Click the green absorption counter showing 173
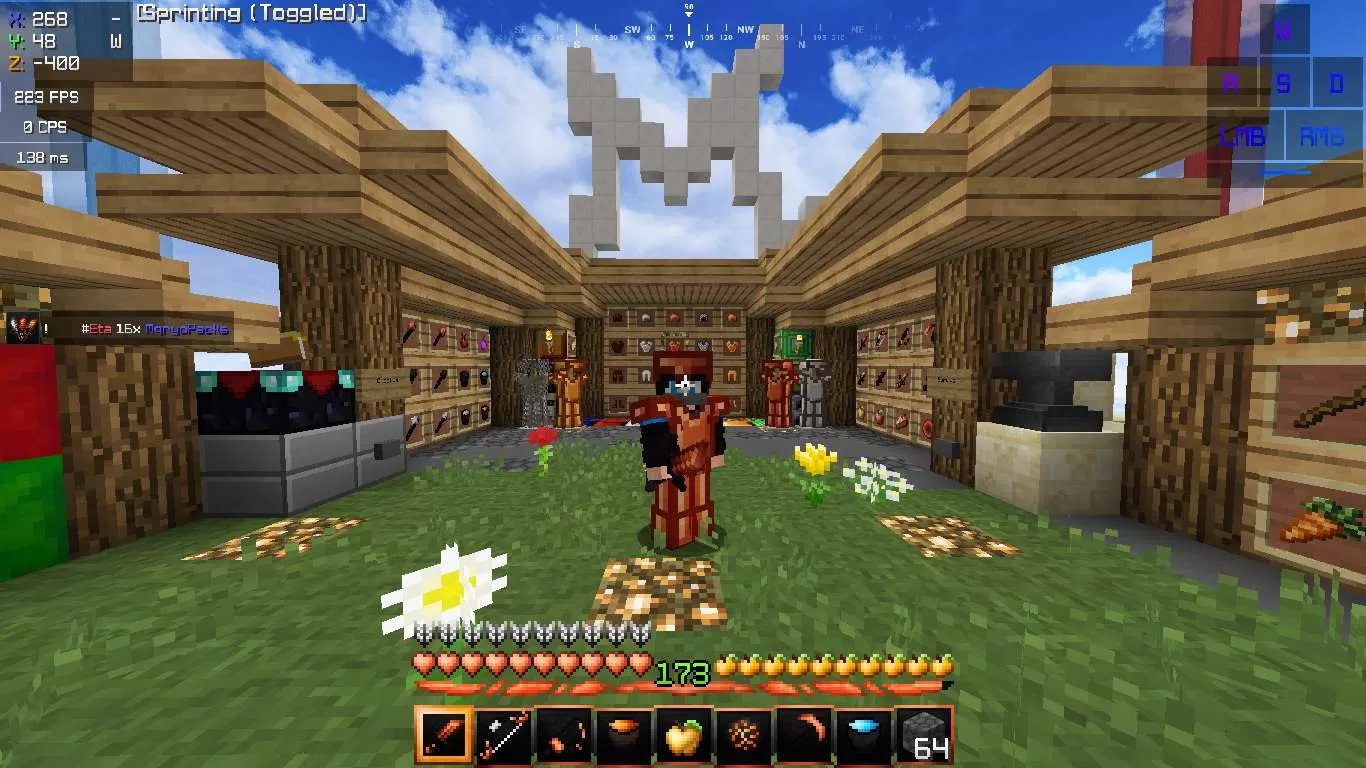The width and height of the screenshot is (1366, 768). (682, 672)
